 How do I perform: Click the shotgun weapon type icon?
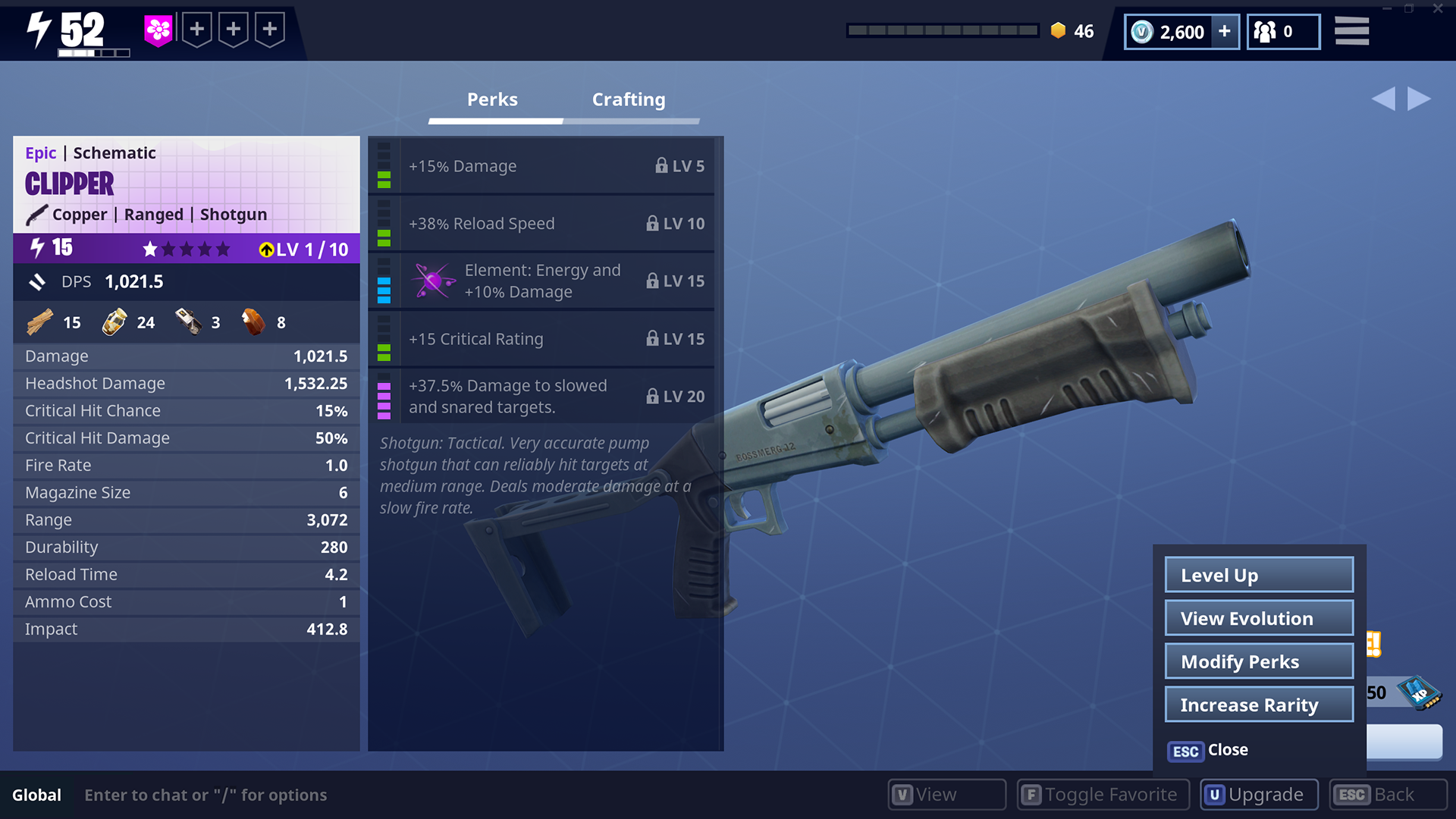(36, 215)
